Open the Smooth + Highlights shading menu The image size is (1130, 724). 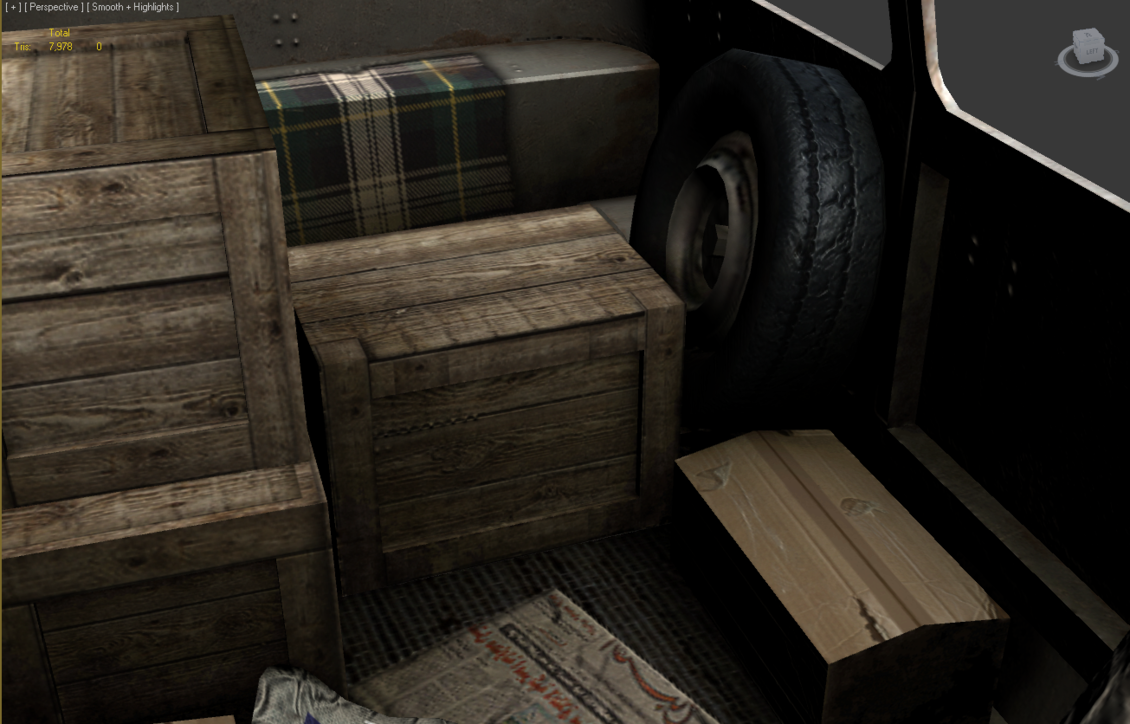[133, 7]
